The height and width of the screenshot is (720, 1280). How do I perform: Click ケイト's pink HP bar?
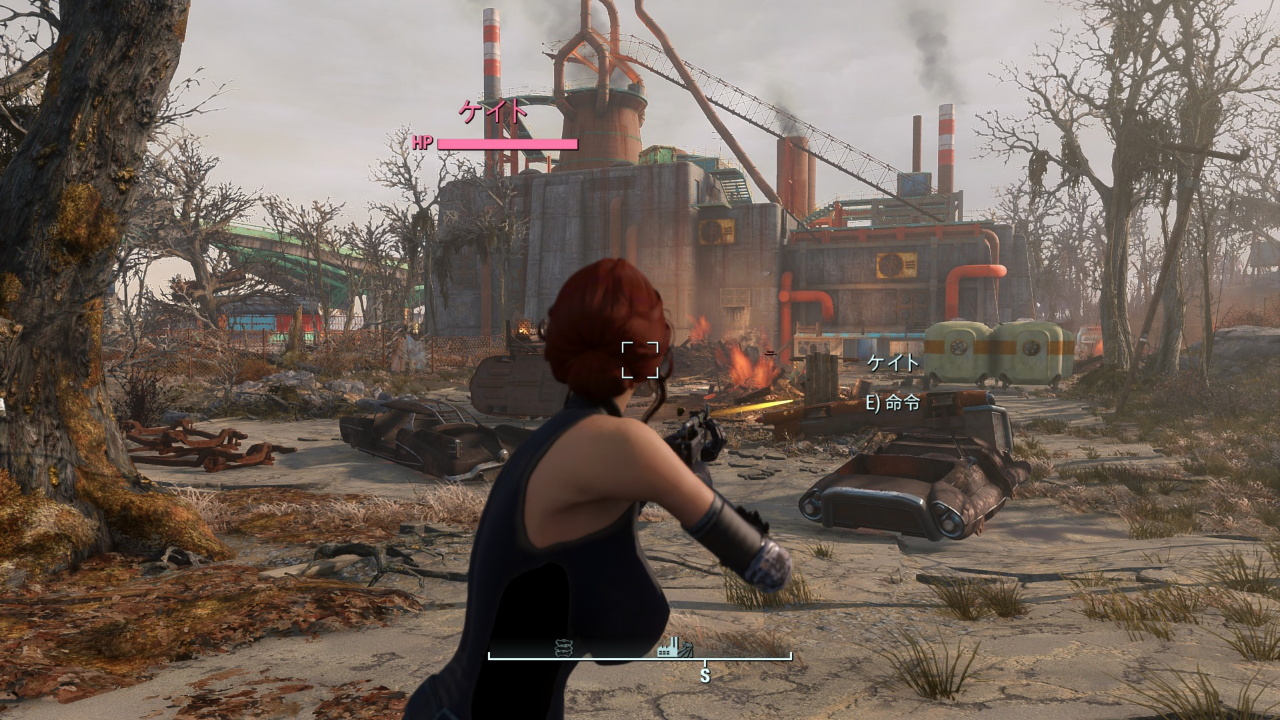510,143
